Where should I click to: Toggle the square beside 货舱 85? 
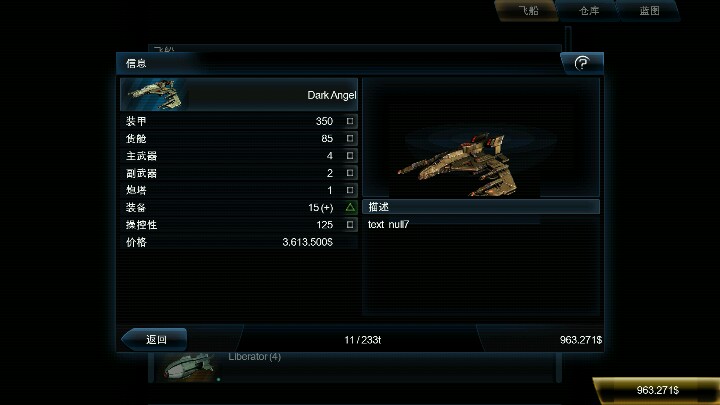point(350,138)
